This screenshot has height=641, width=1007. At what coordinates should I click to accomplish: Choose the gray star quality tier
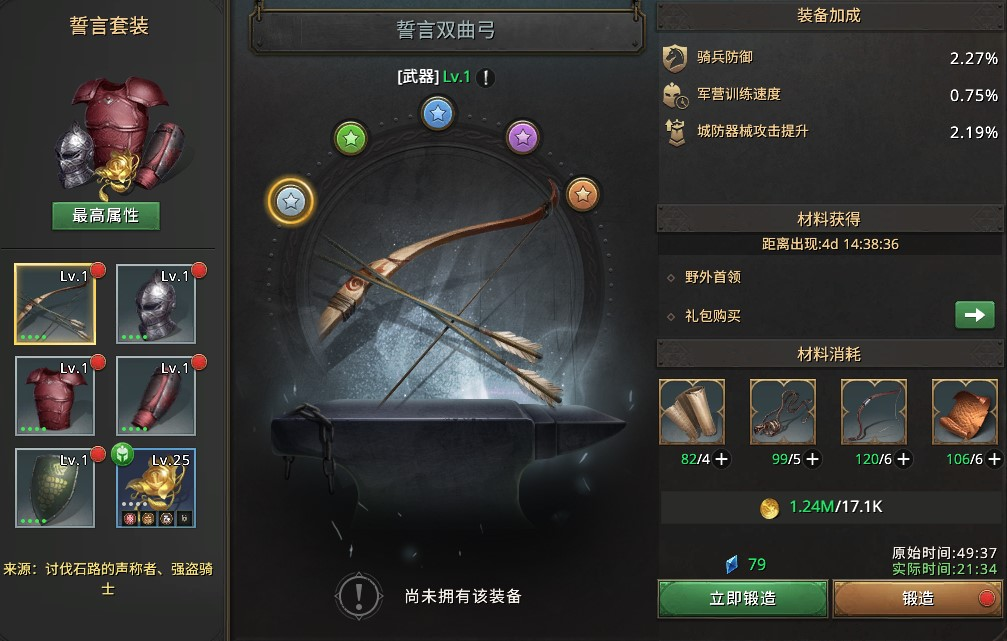pos(290,202)
